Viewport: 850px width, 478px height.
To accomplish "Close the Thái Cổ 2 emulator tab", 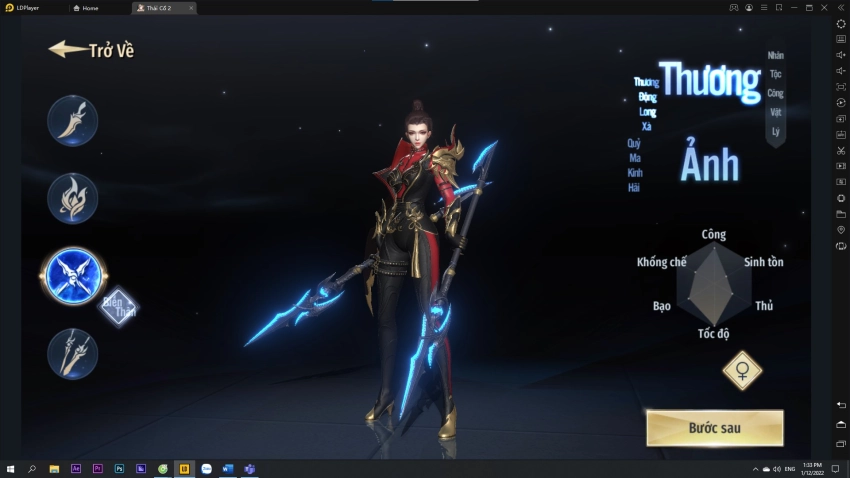I will [190, 8].
